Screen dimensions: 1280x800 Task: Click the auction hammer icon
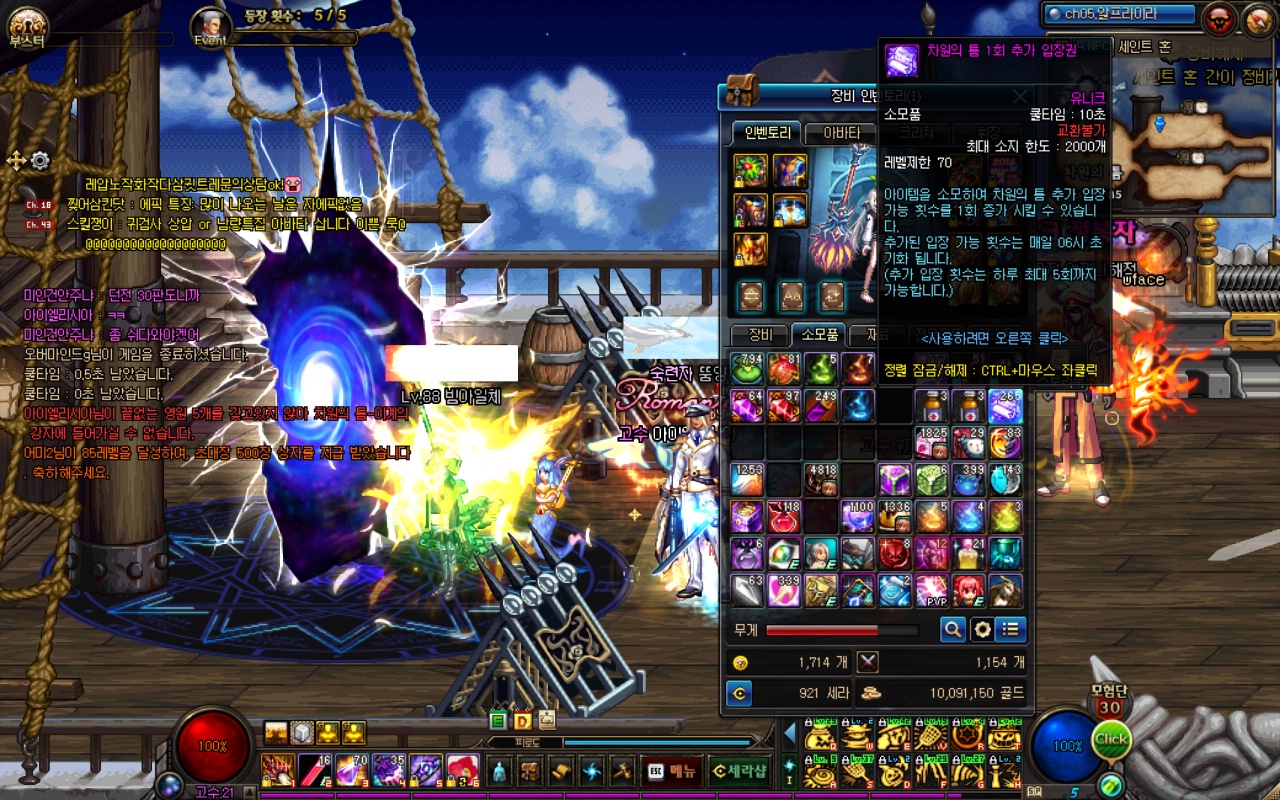click(623, 771)
